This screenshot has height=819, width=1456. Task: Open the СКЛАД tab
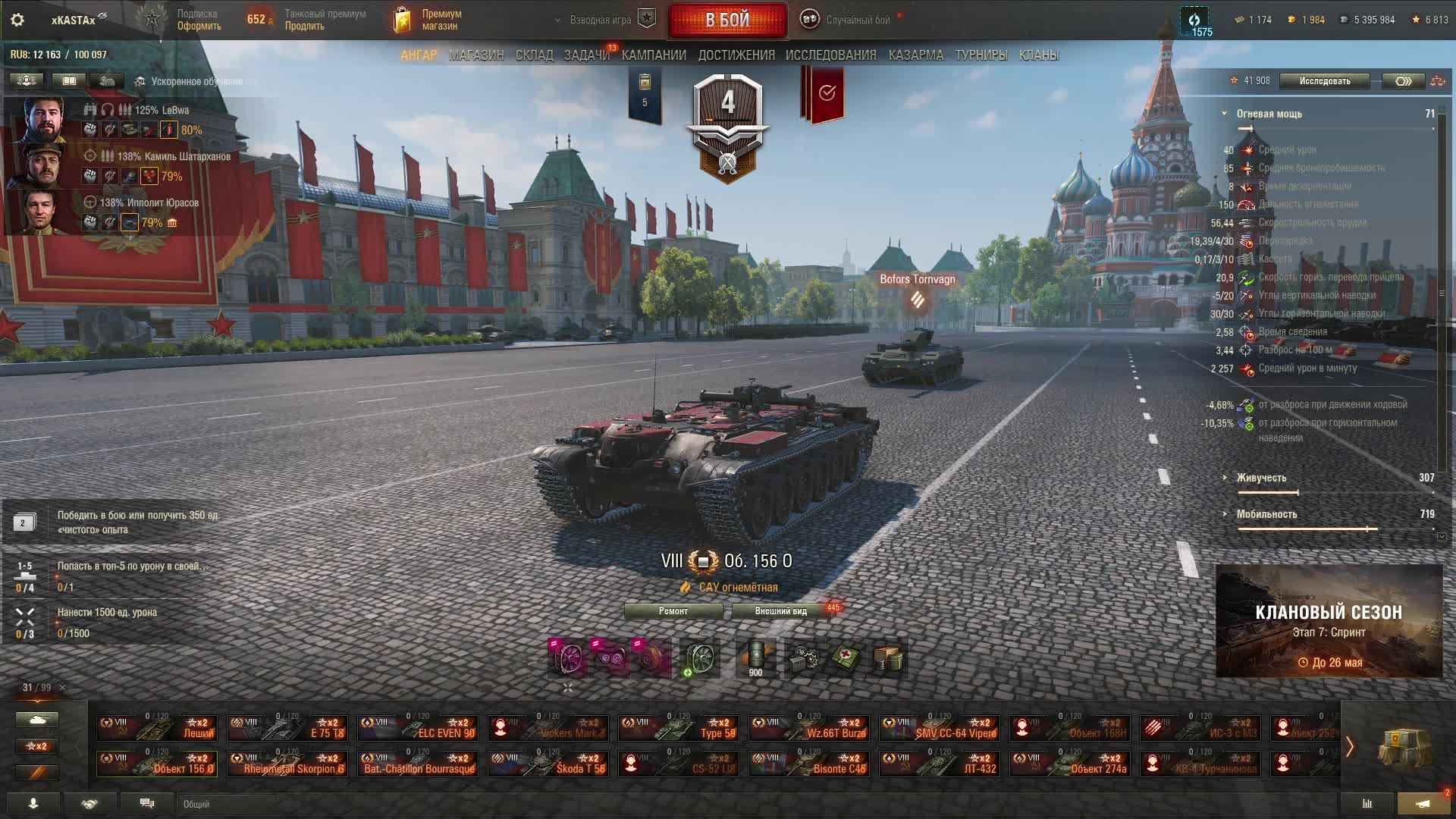(534, 55)
